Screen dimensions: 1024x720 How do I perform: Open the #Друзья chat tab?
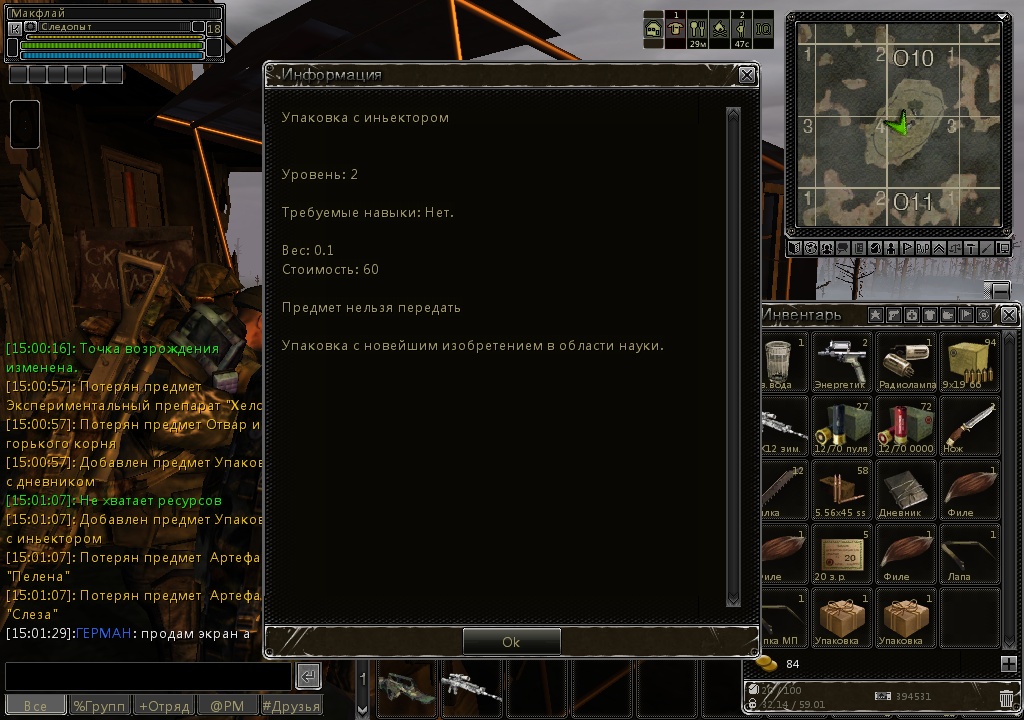[292, 706]
